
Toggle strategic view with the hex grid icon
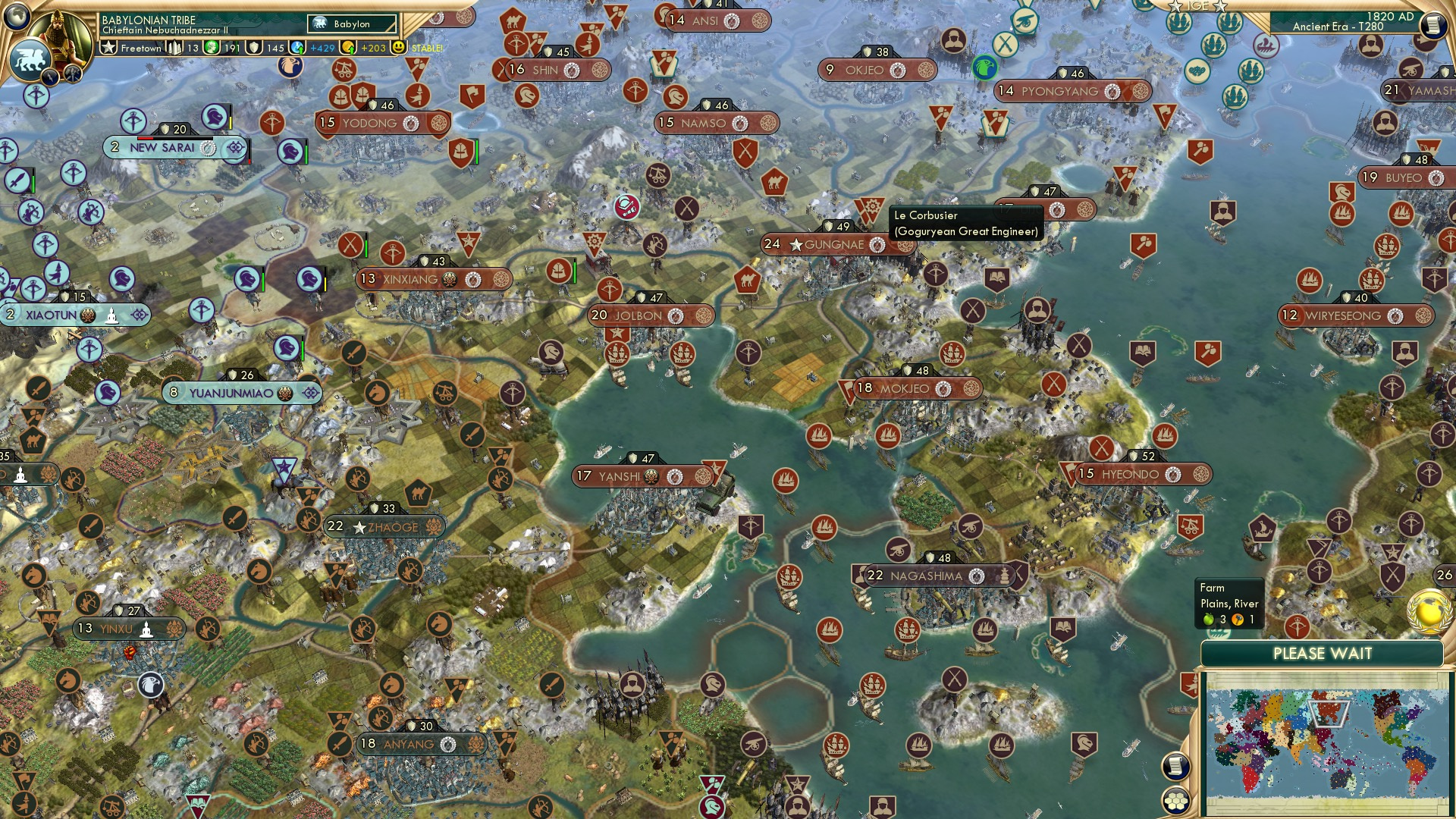[x=1177, y=801]
